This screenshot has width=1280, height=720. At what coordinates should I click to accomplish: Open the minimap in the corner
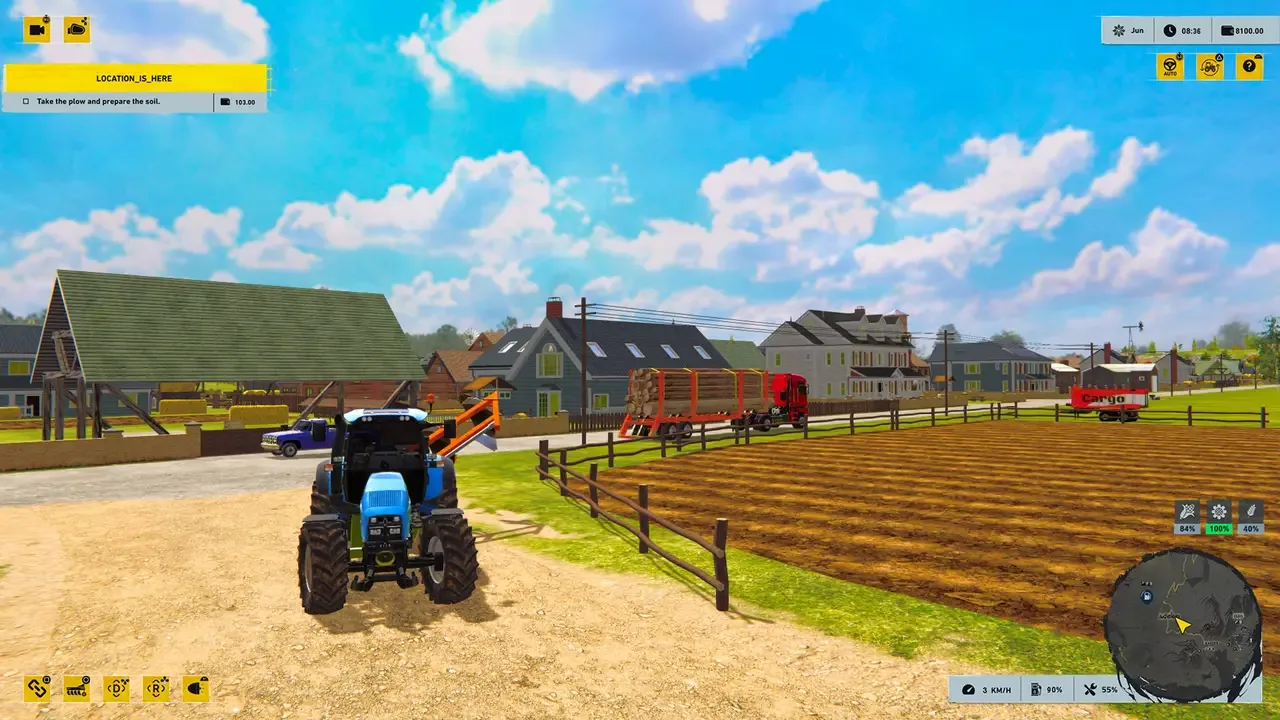coord(1185,620)
